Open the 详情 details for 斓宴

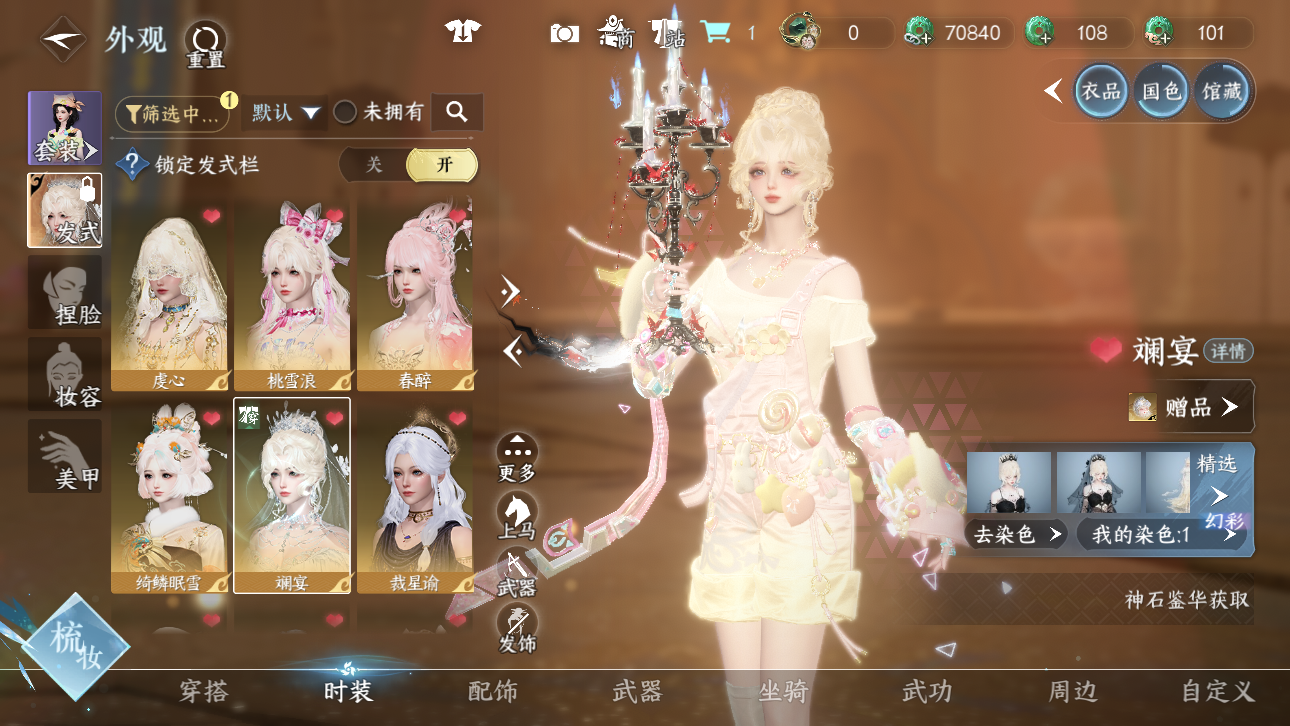tap(1228, 351)
